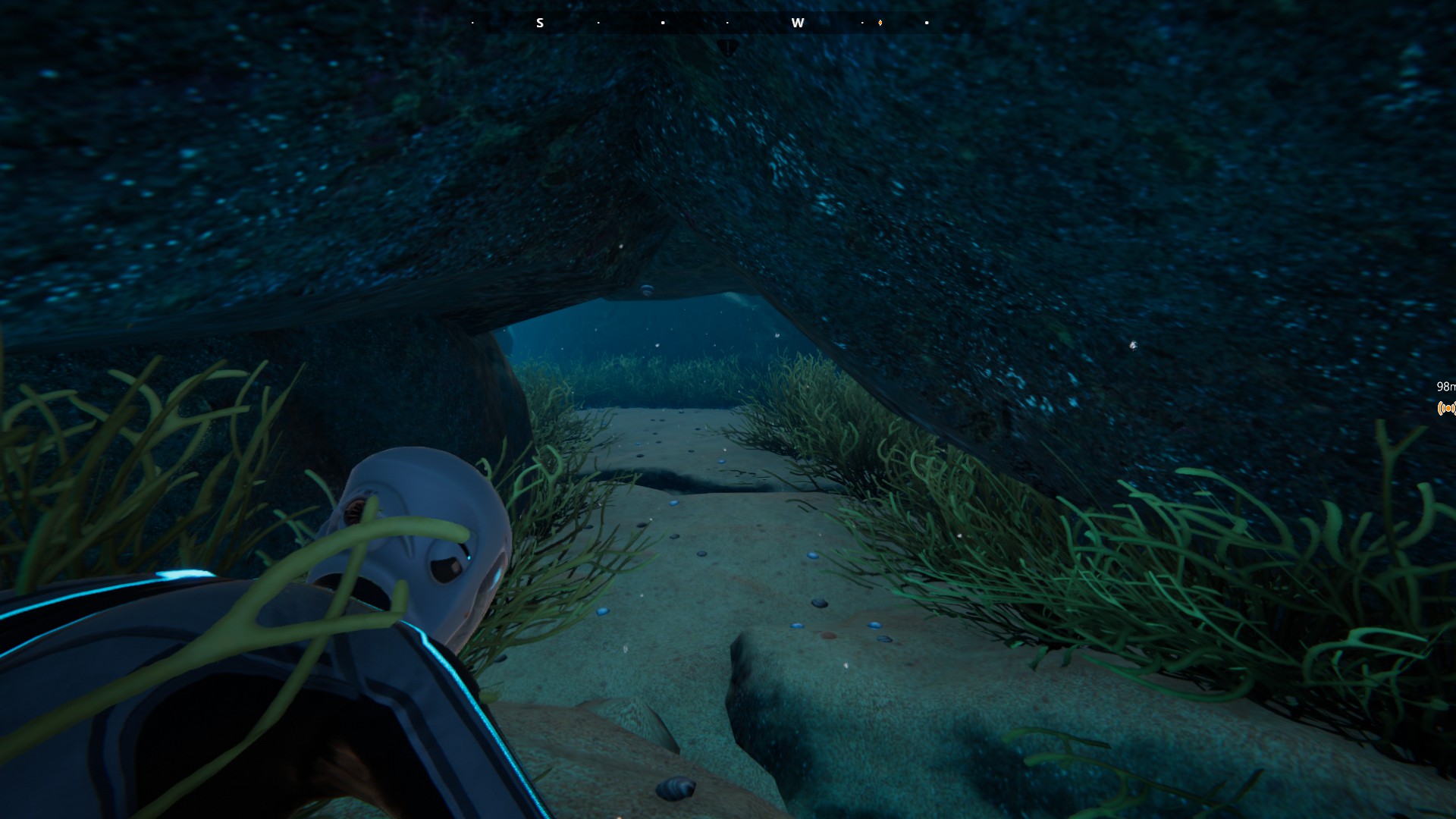Select the orange waypoint on the compass
This screenshot has width=1456, height=819.
pos(880,23)
